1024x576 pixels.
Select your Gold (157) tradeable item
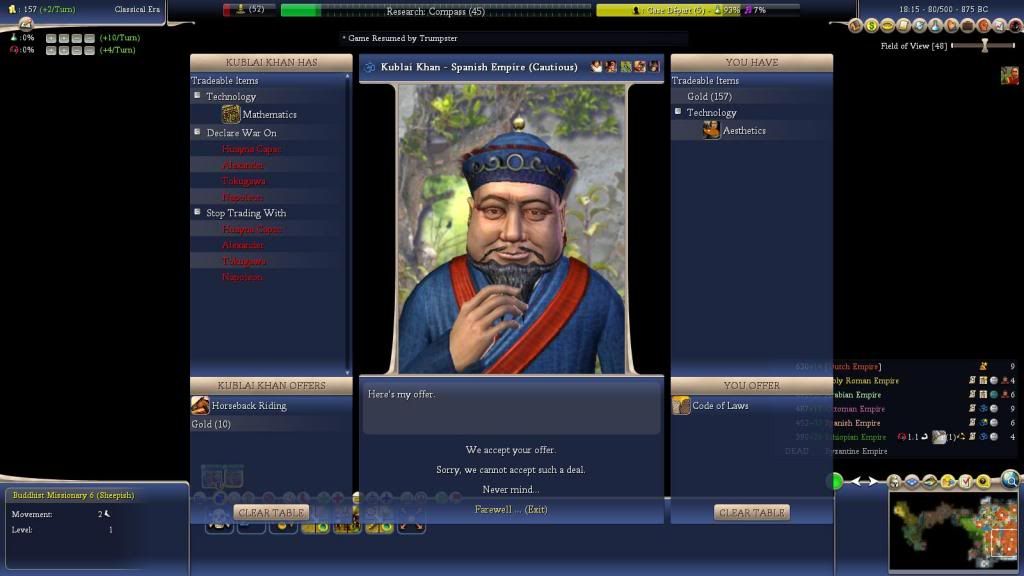click(x=709, y=97)
